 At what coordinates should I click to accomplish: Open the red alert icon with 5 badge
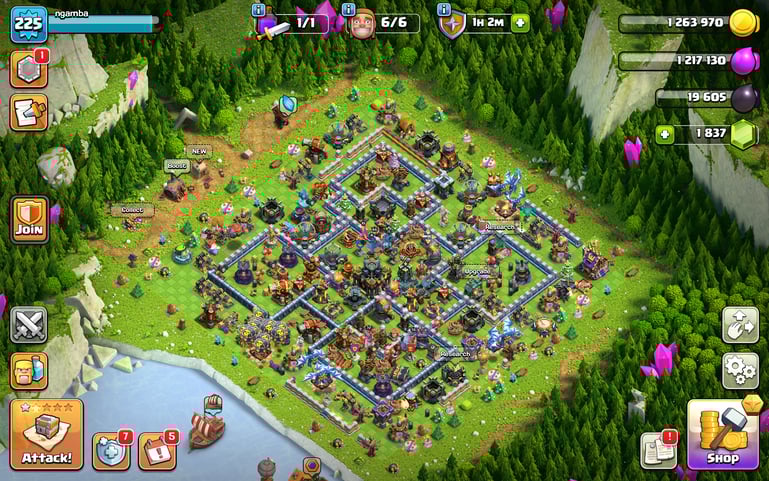[x=156, y=450]
